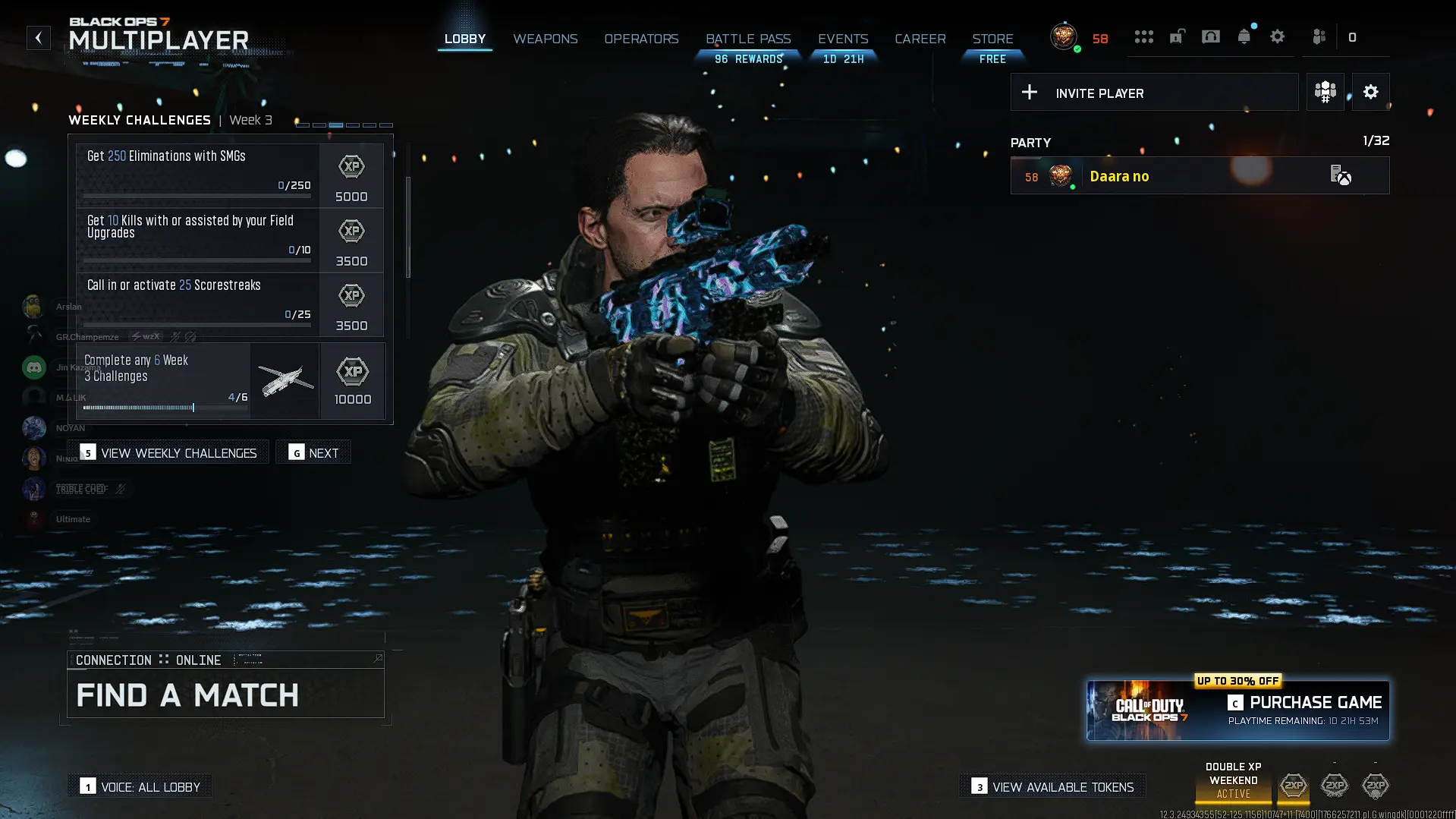1456x819 pixels.
Task: Switch to the WEAPONS tab
Action: click(x=545, y=39)
